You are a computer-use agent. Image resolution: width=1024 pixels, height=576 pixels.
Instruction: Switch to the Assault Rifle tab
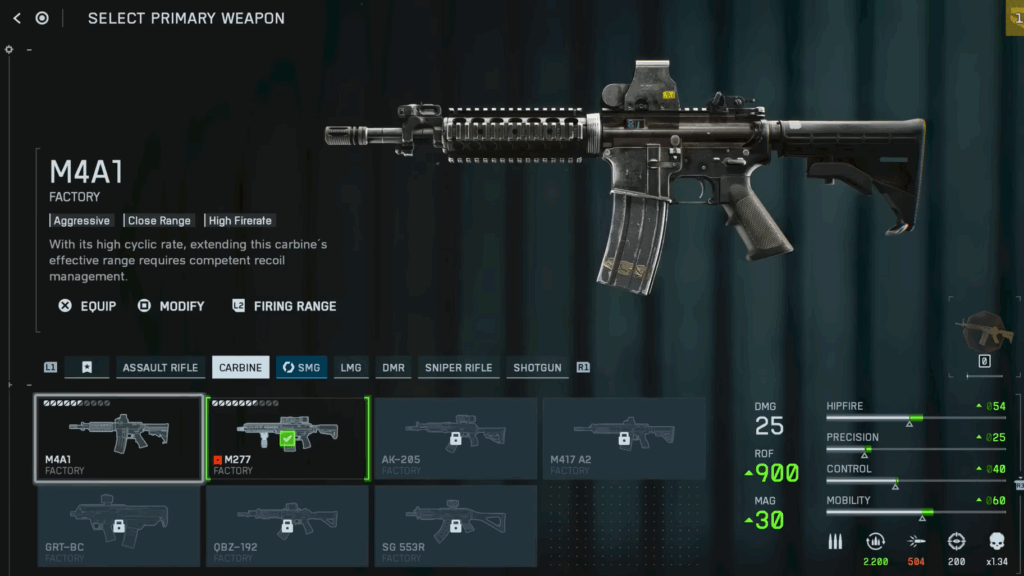160,368
